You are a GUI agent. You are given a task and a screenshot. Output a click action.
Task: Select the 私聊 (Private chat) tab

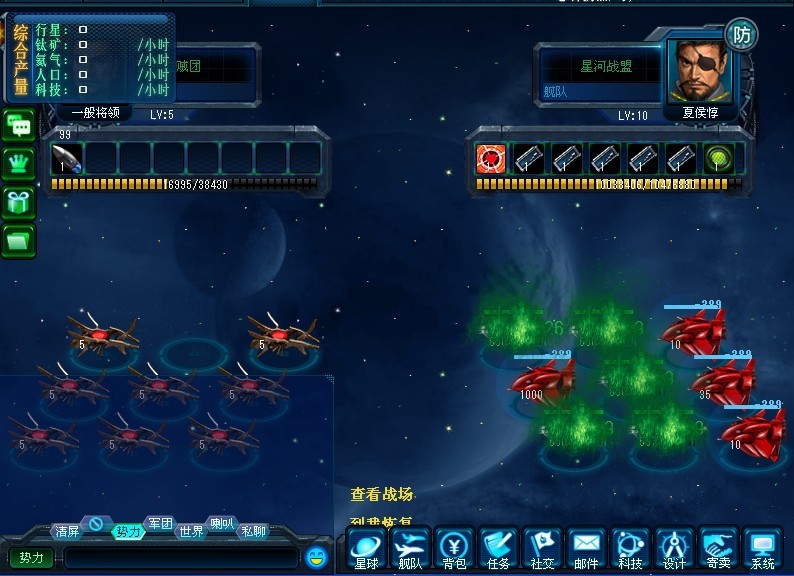[x=253, y=532]
